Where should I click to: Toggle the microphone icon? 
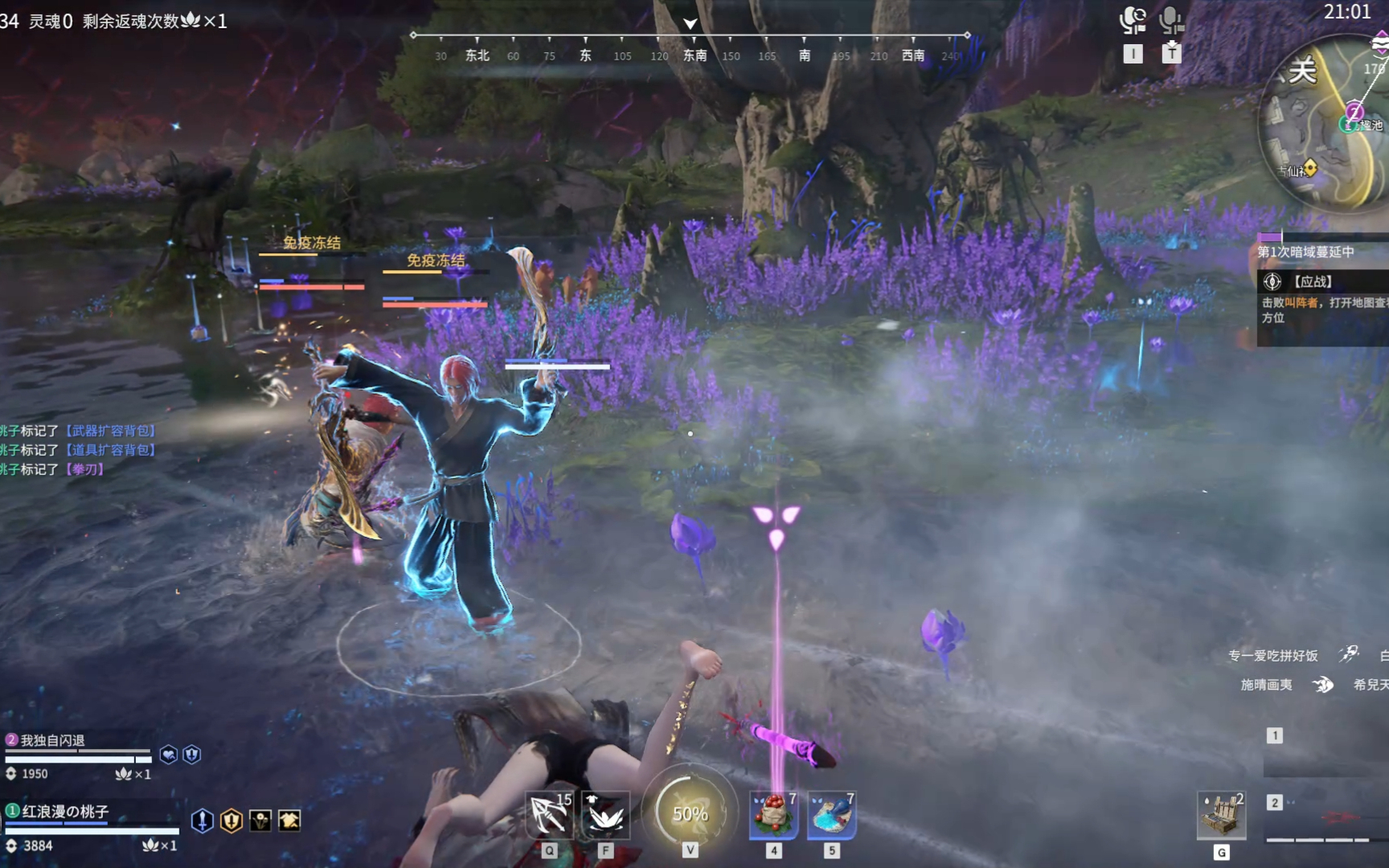pyautogui.click(x=1171, y=21)
